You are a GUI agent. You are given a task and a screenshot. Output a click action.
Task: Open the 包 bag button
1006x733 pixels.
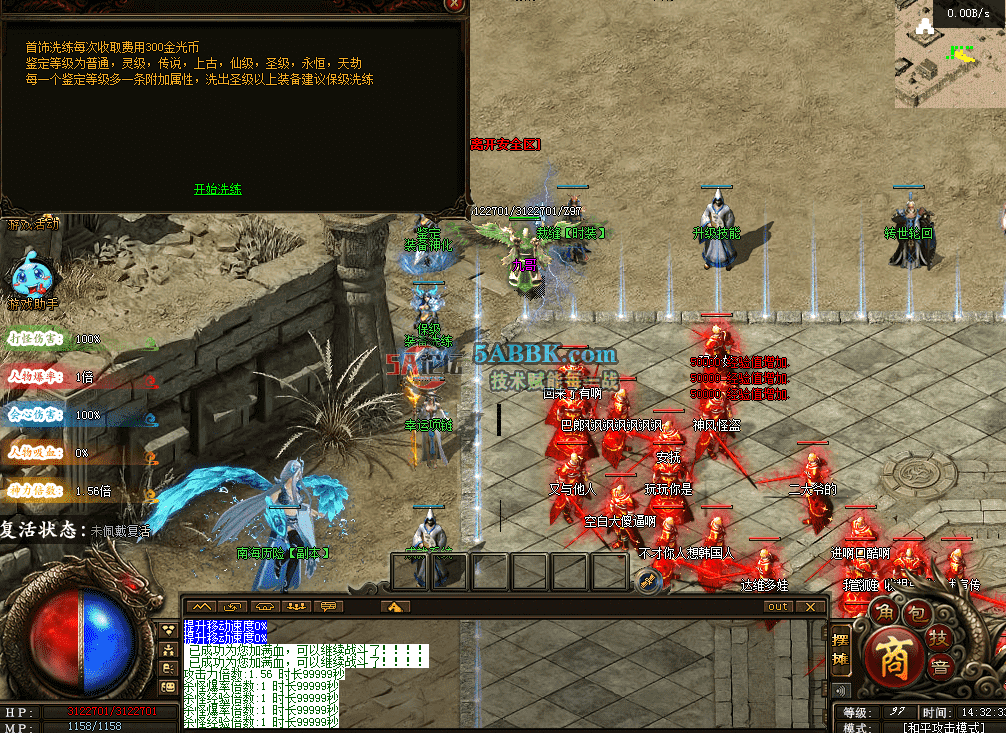pos(919,611)
